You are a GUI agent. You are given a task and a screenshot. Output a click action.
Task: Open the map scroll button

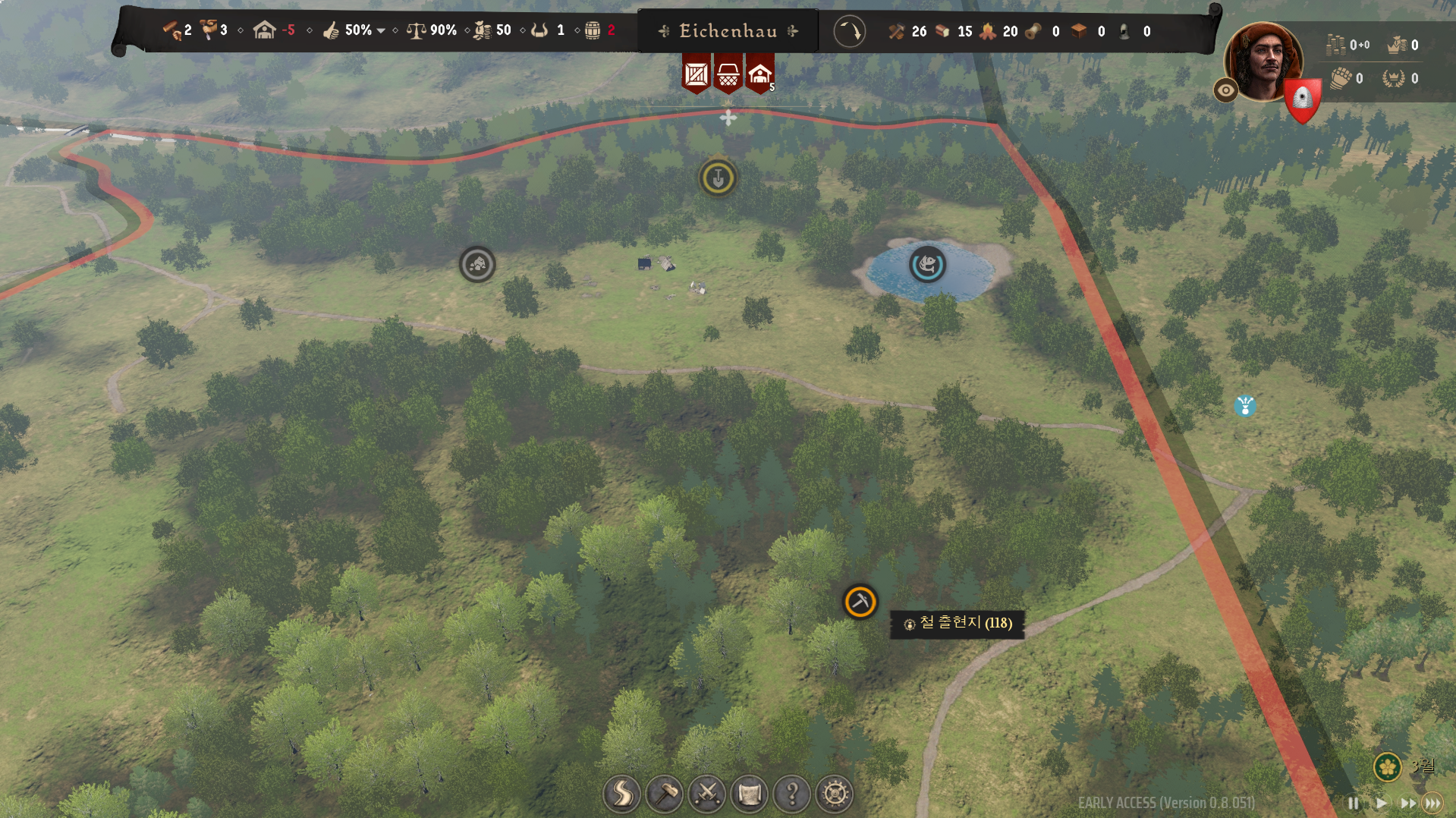pos(750,794)
